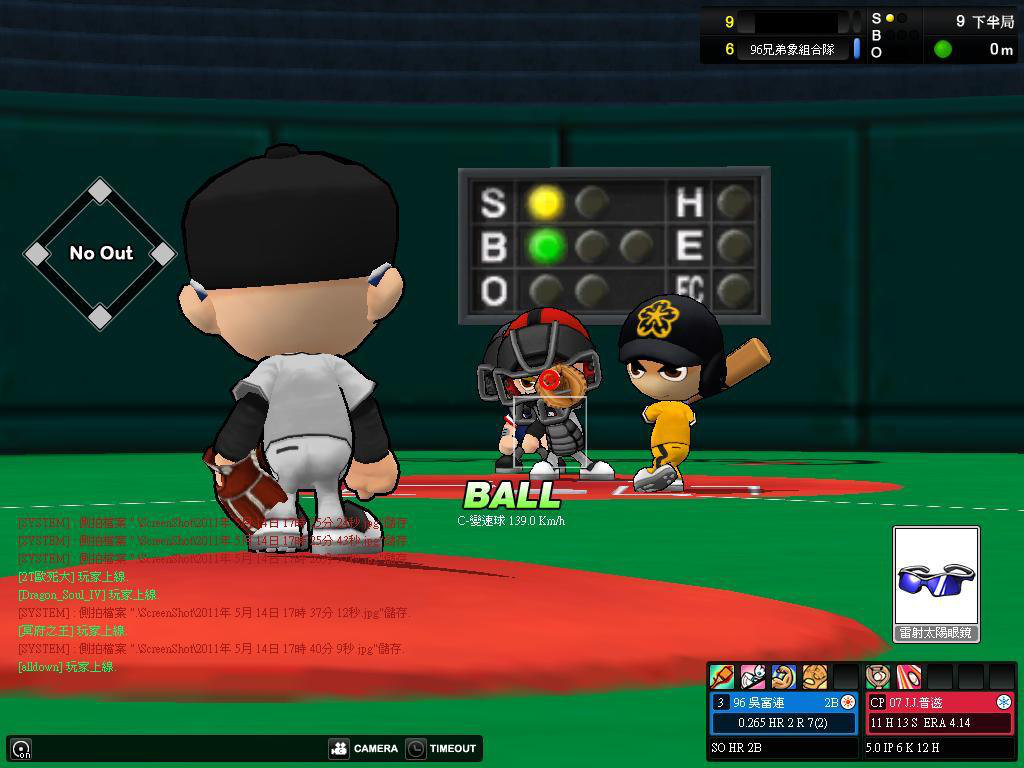Choose the flexing muscle arm skill icon

784,677
